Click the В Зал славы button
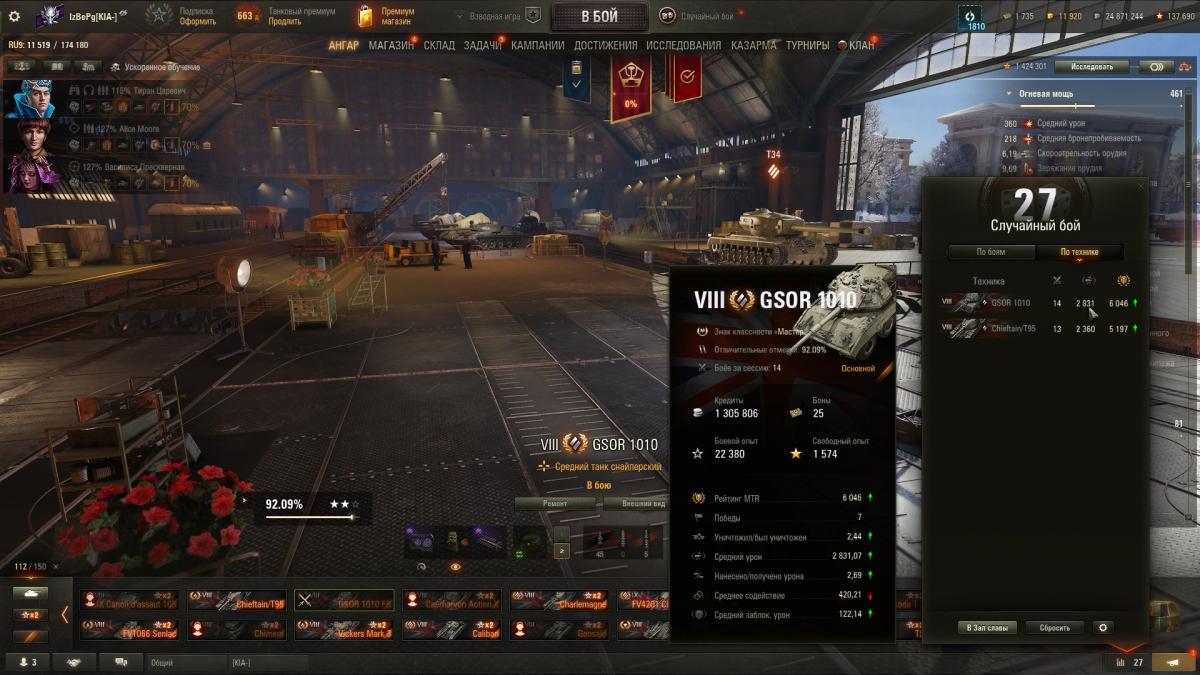The width and height of the screenshot is (1200, 675). tap(988, 628)
